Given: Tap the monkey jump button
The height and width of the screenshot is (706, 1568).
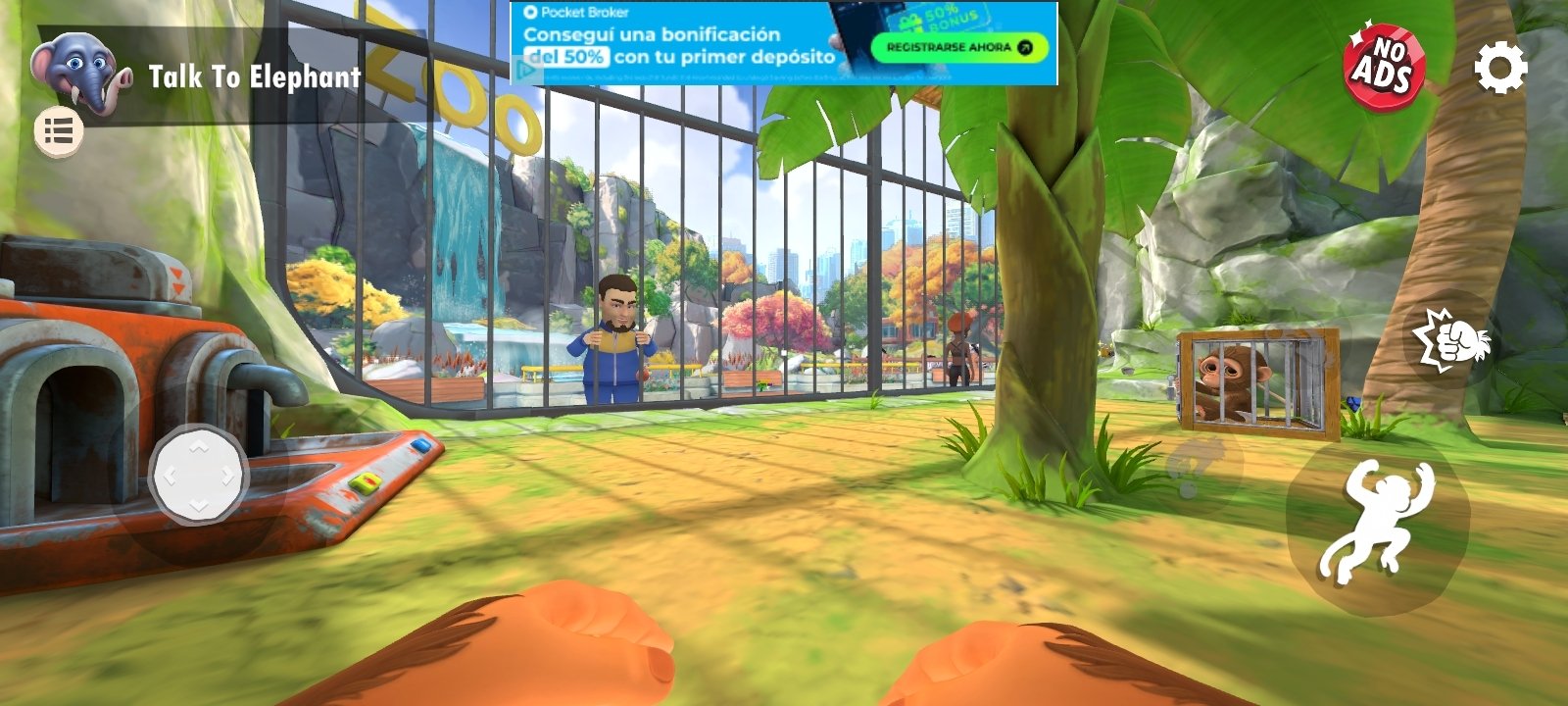Looking at the screenshot, I should 1376,524.
